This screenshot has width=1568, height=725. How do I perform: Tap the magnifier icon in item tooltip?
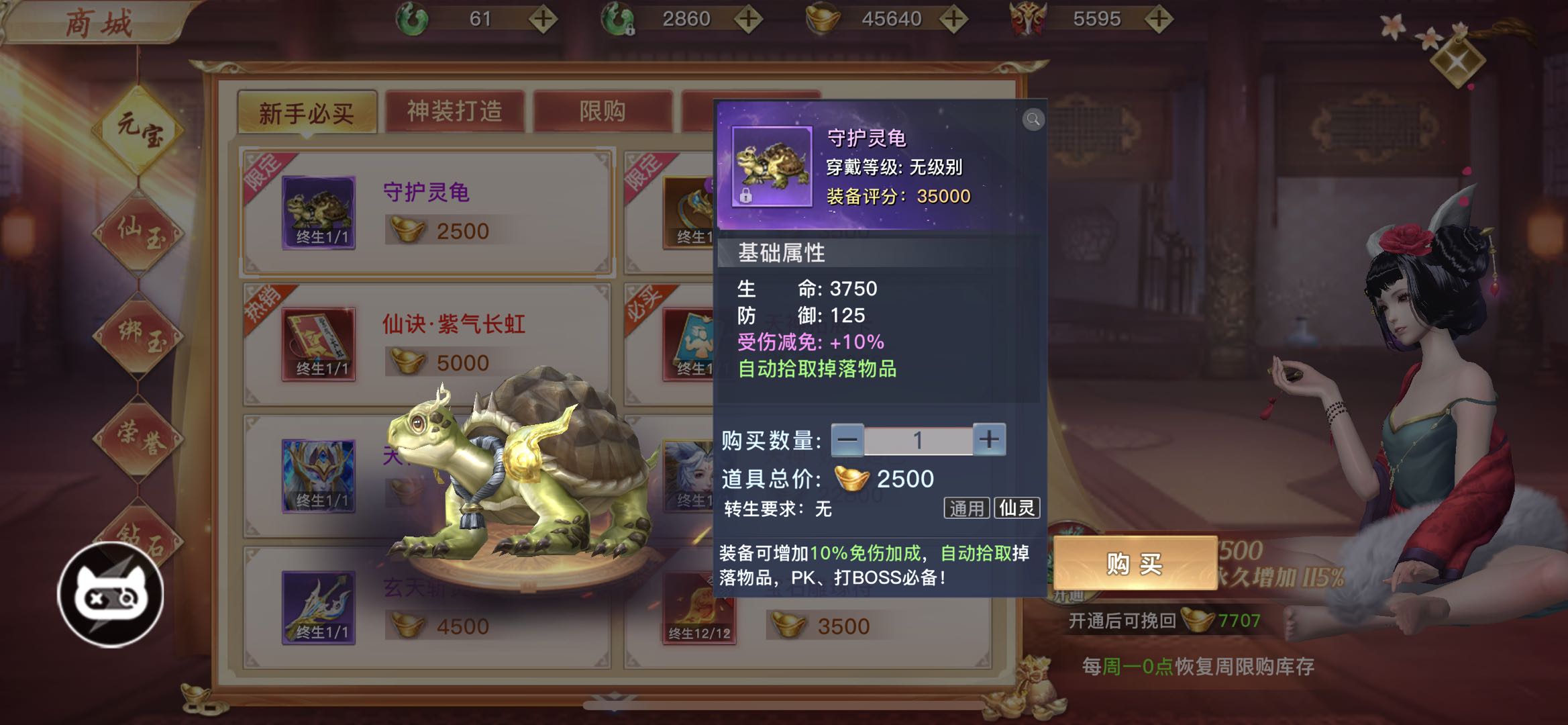point(1033,119)
